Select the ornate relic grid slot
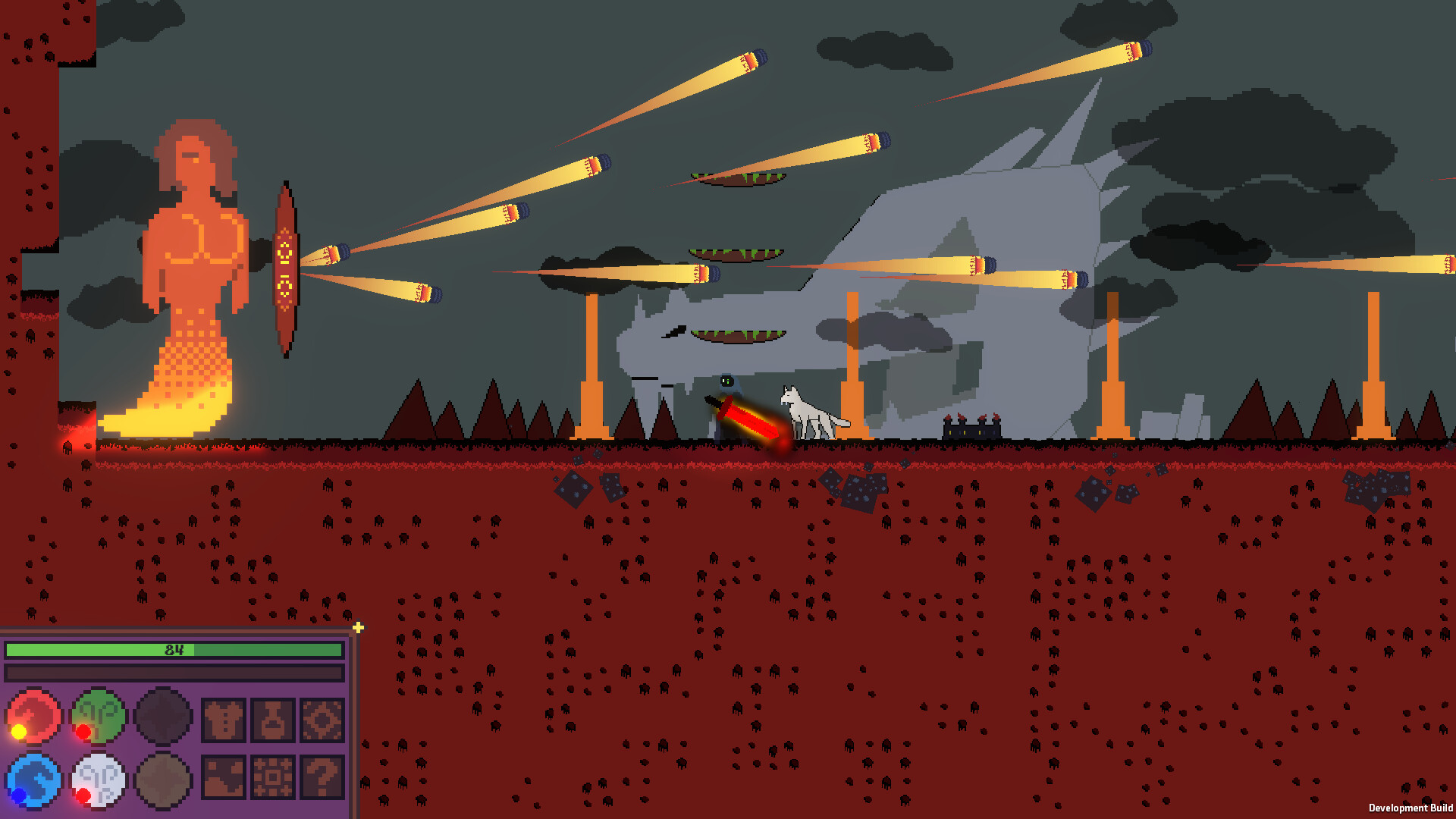 274,778
